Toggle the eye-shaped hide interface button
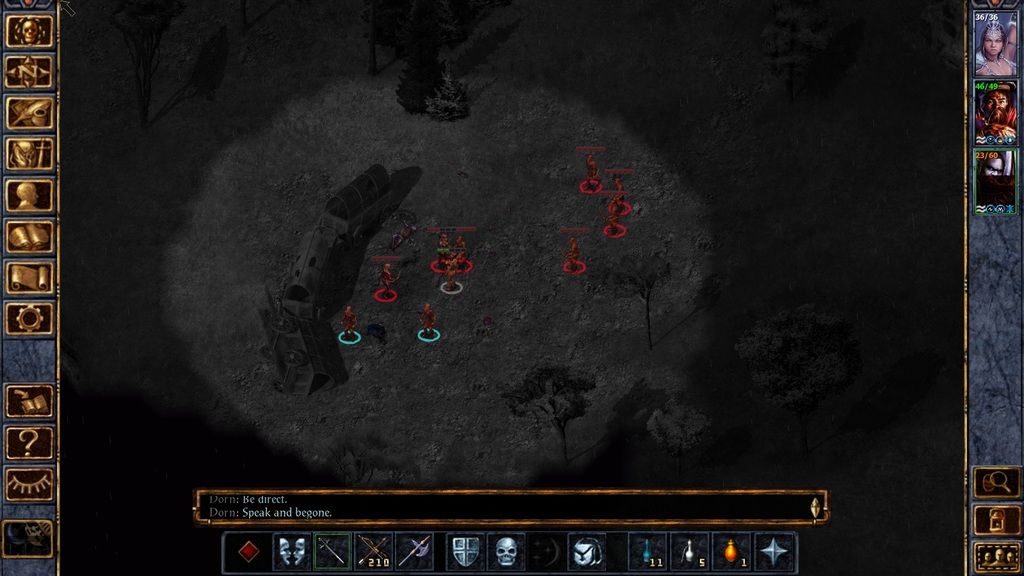Viewport: 1024px width, 576px height. tap(29, 484)
